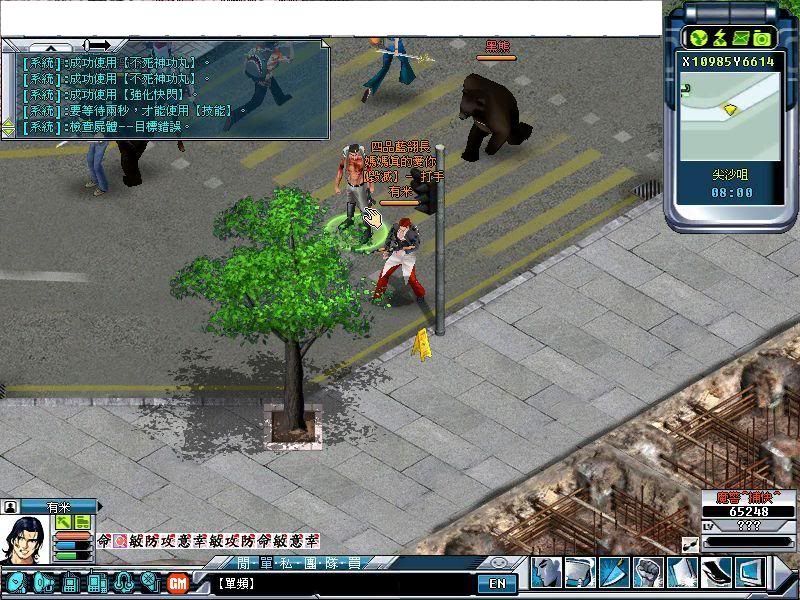Image resolution: width=800 pixels, height=600 pixels.
Task: Click the green truck icon beside the portrait
Action: click(81, 522)
